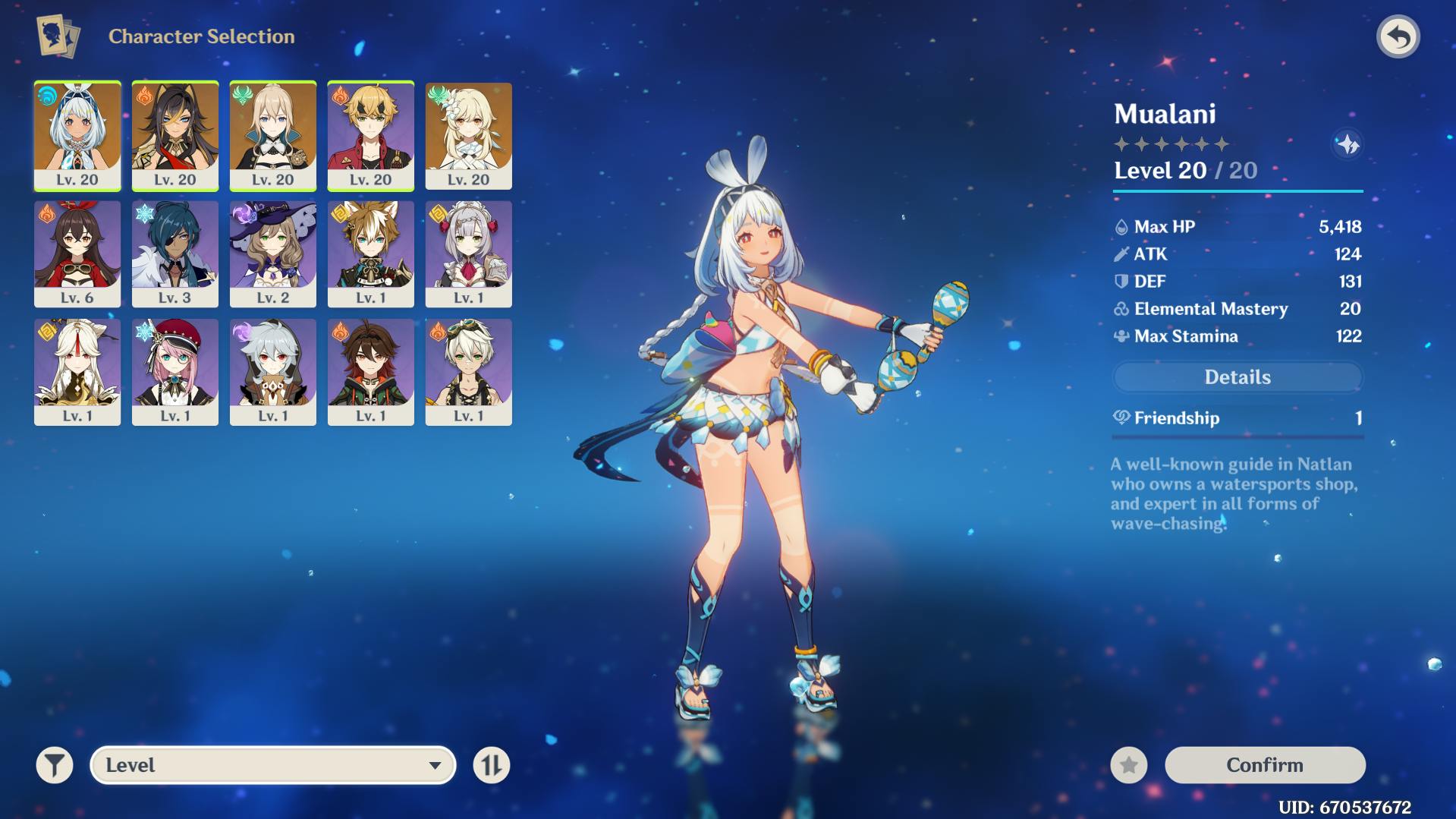Select Jean's character portrait
The image size is (1456, 819).
[x=273, y=135]
